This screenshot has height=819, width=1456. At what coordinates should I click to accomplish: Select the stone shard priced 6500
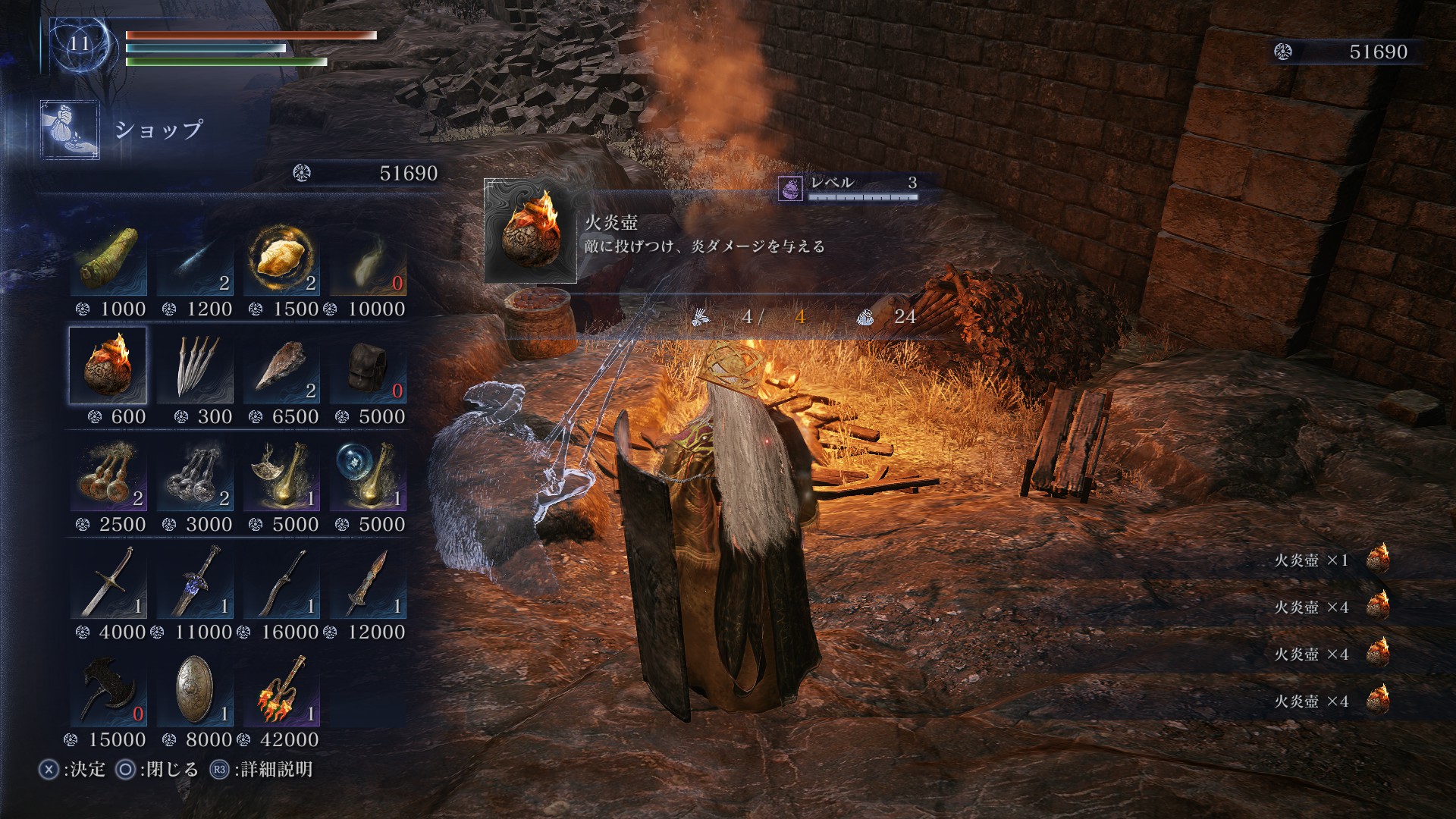(281, 366)
